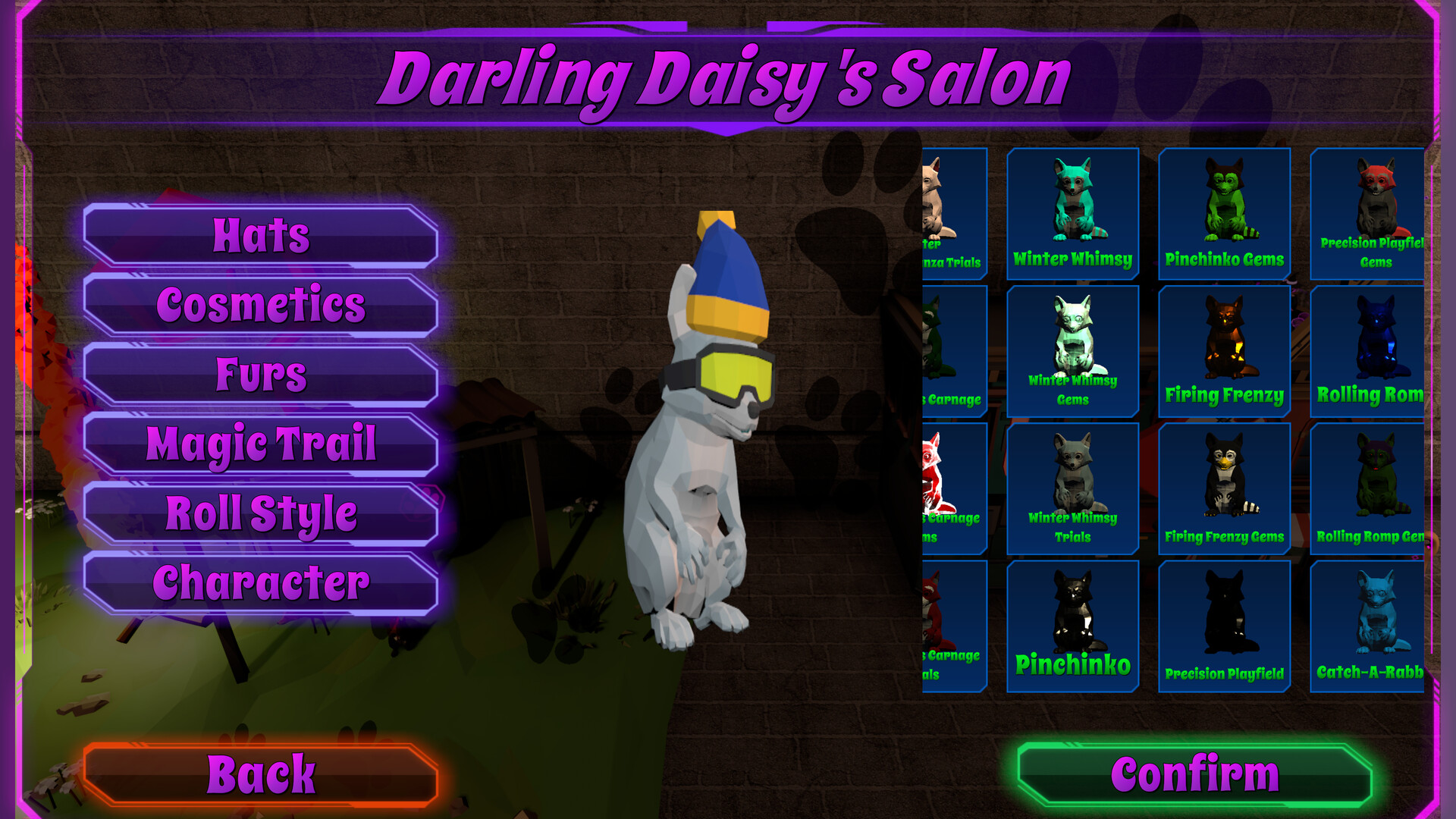
Task: Select the Magic Trail option
Action: point(261,444)
